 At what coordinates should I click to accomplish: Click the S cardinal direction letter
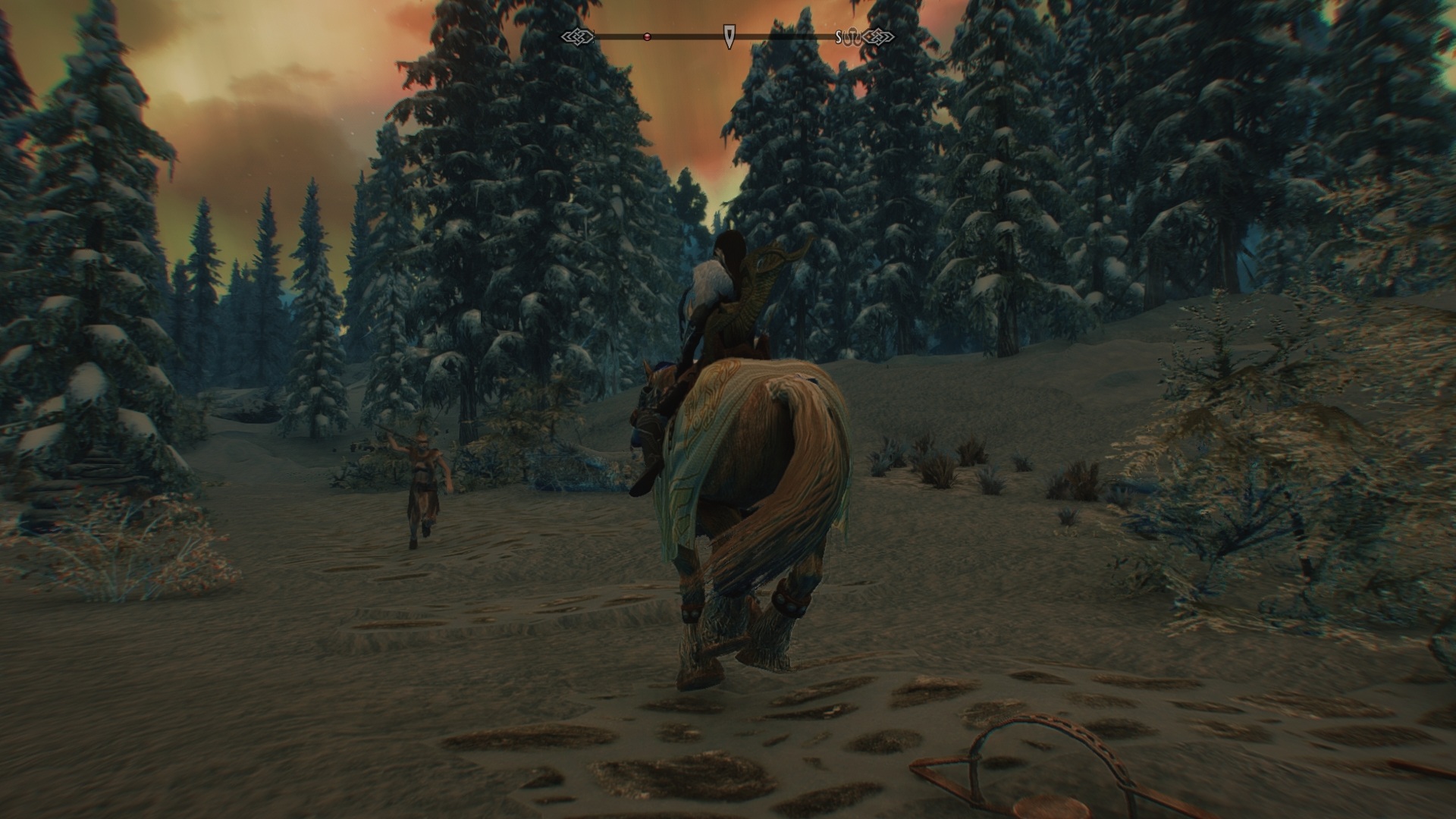point(837,35)
